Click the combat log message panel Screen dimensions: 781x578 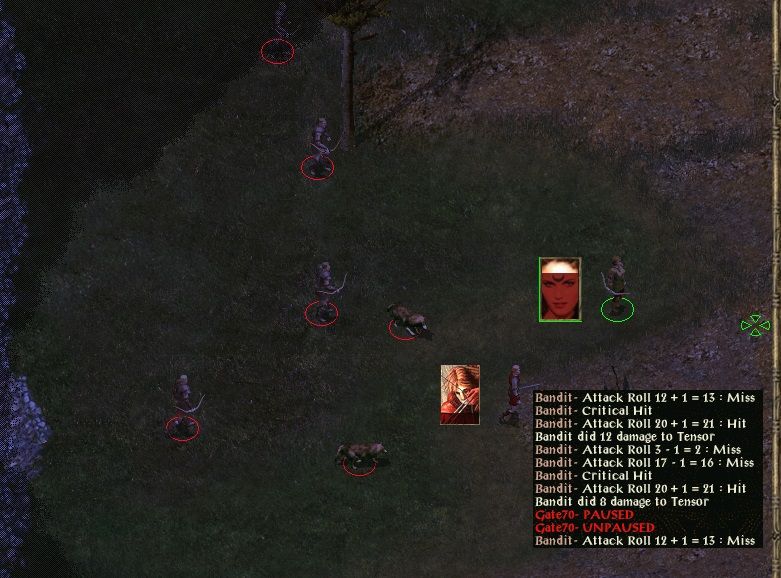646,468
